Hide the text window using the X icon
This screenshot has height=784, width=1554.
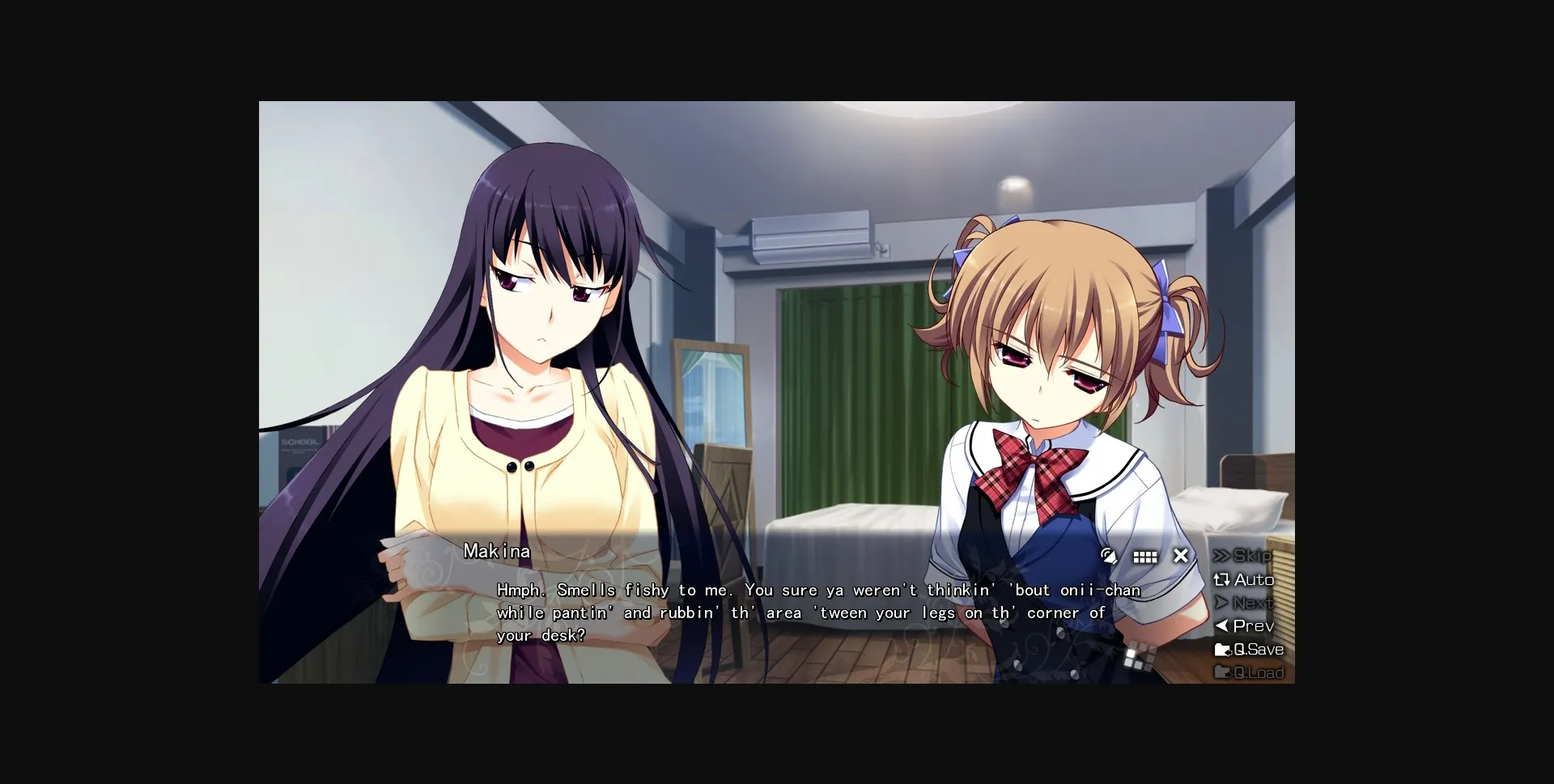point(1180,556)
